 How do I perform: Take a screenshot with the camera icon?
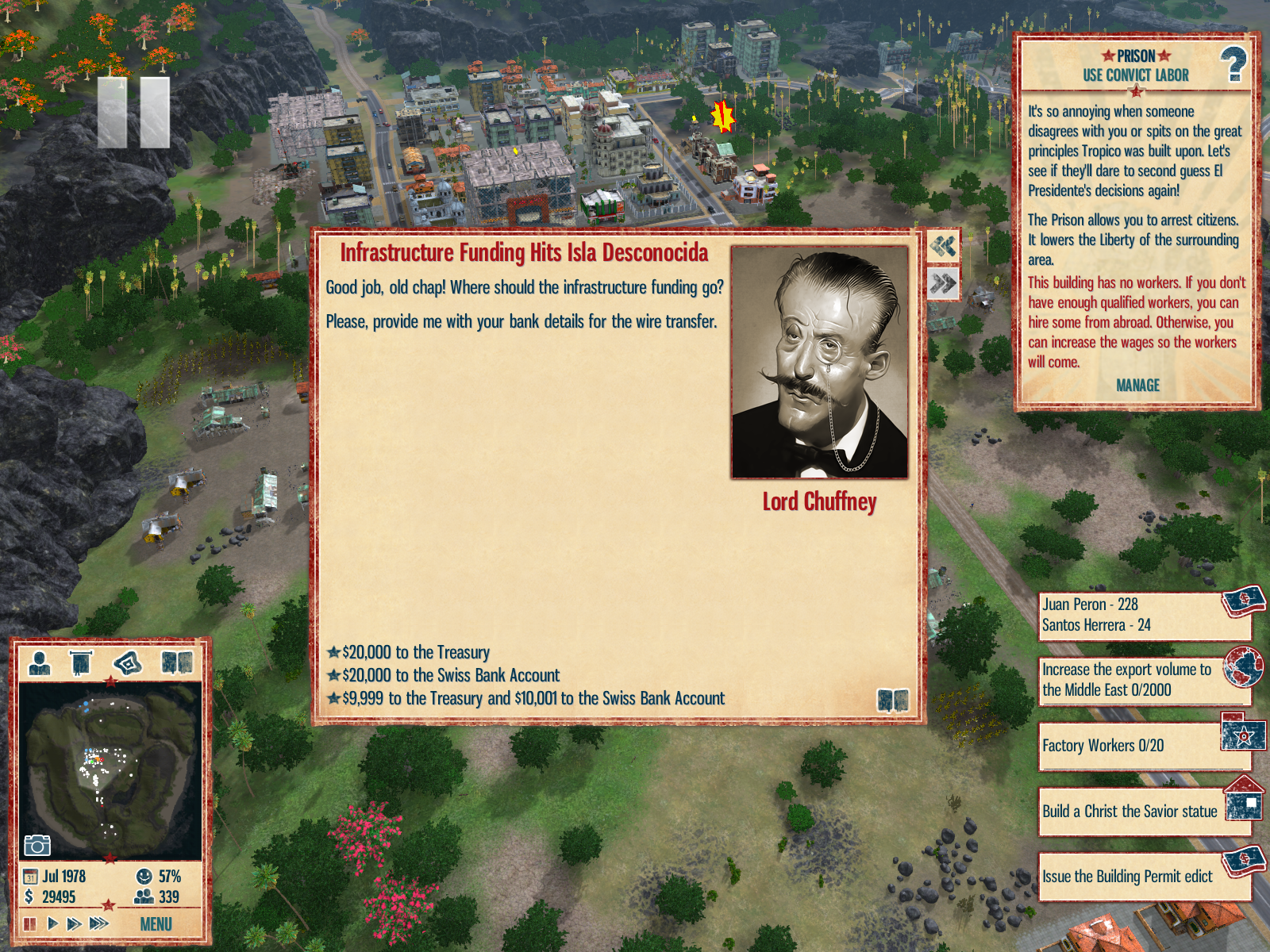37,845
